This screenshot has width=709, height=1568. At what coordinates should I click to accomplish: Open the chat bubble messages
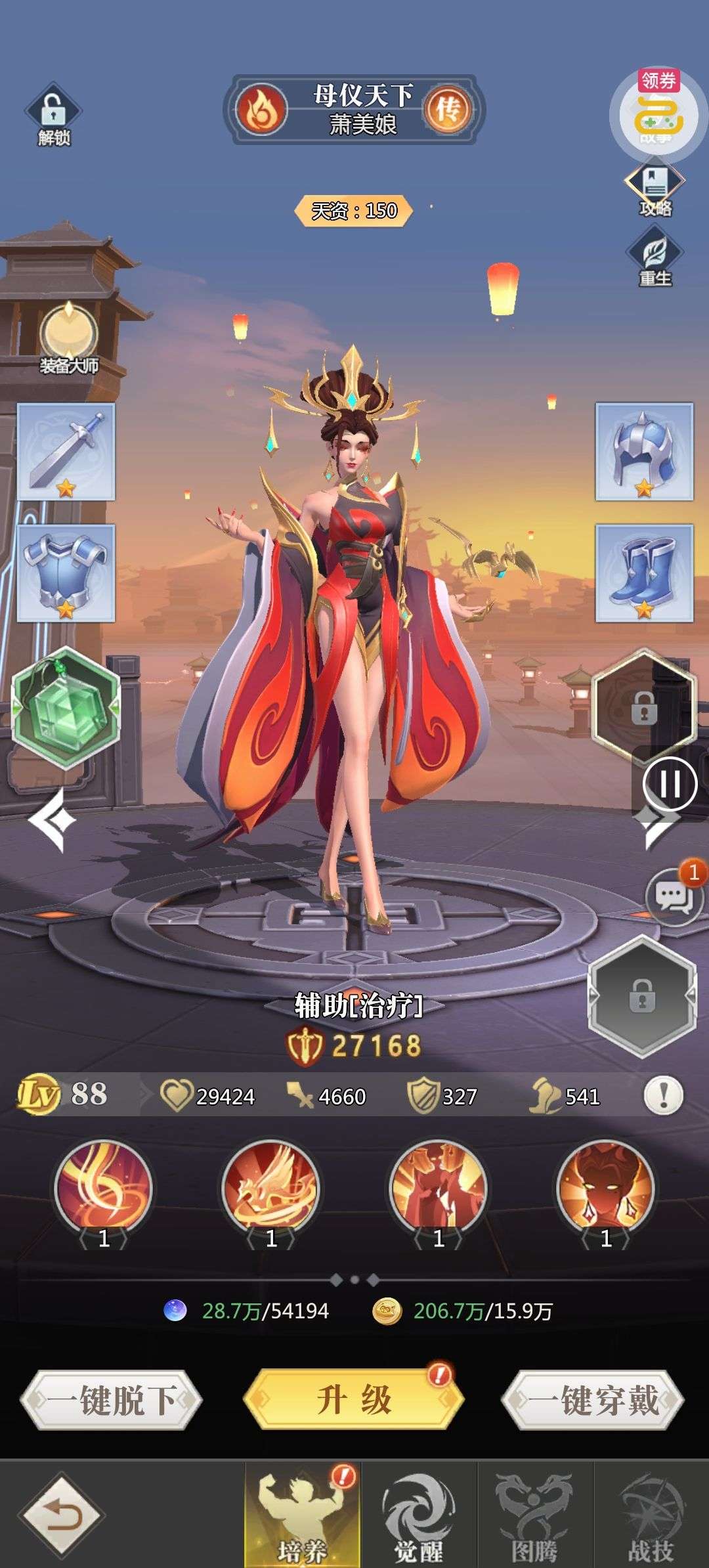[x=674, y=896]
